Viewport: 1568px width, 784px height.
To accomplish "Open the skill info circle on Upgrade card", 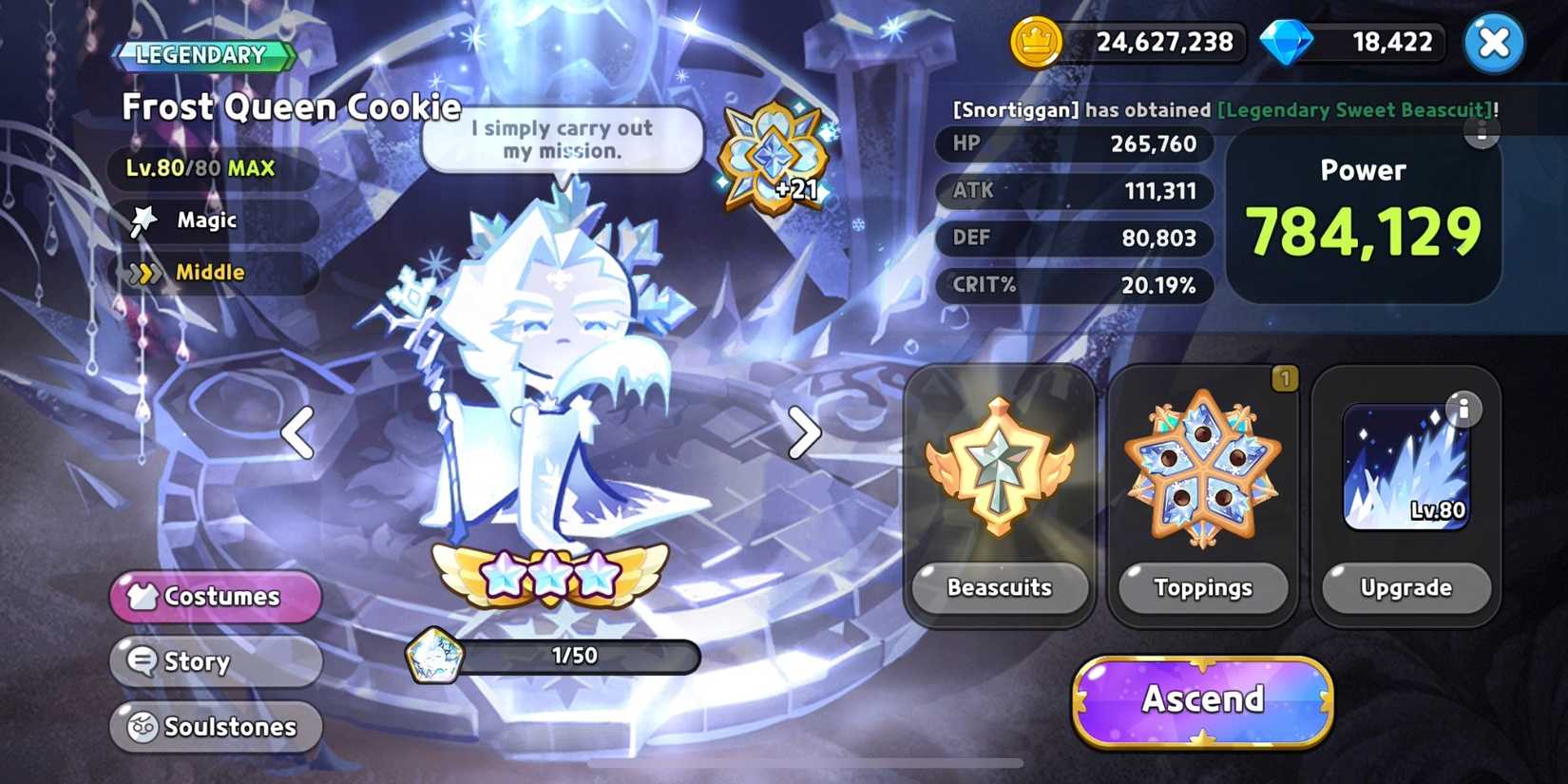I will [x=1463, y=409].
